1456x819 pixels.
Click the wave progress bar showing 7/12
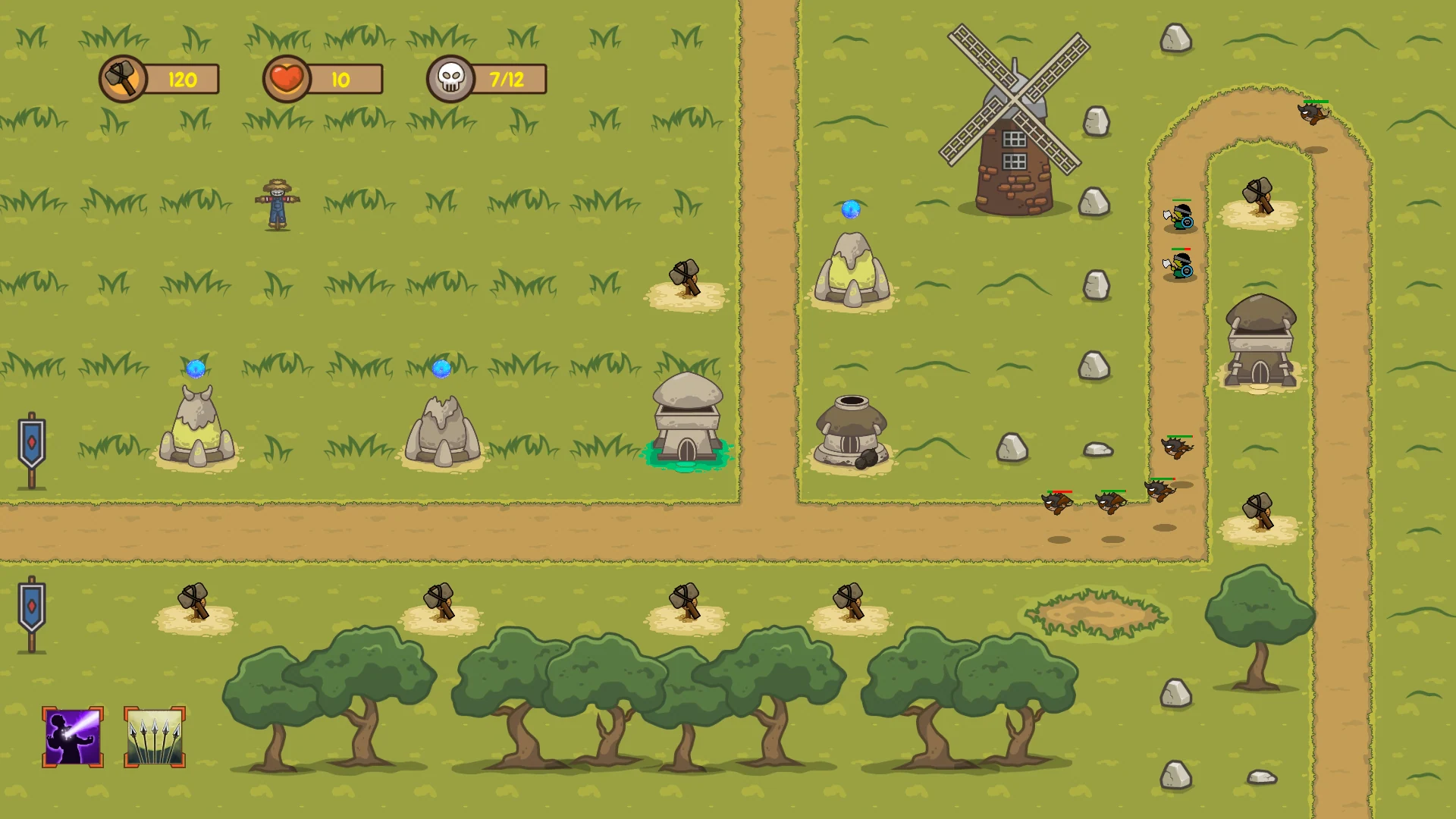coord(500,78)
